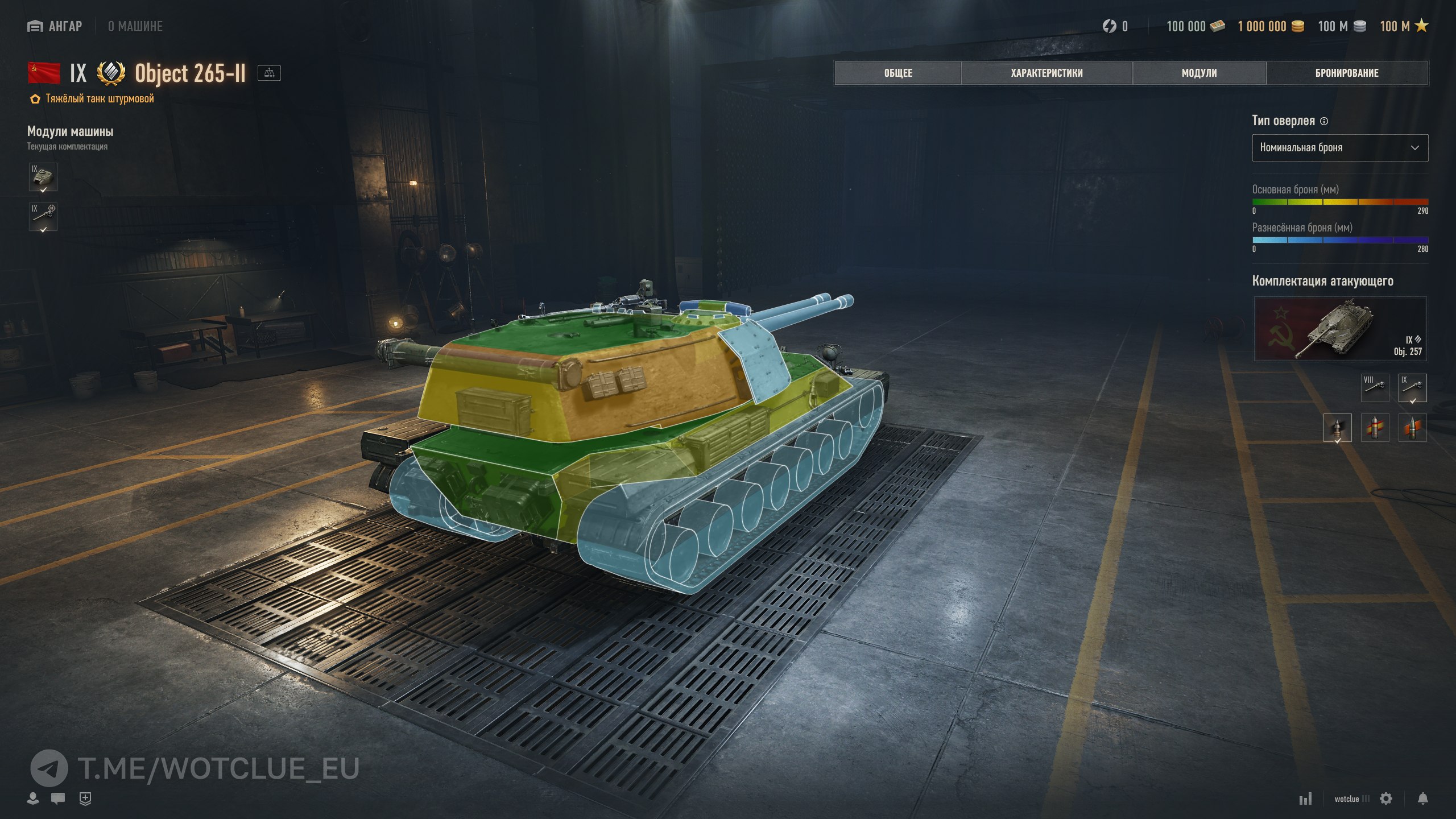Screen dimensions: 1456x819
Task: Select the plain armor-piercing shell
Action: 1337,428
